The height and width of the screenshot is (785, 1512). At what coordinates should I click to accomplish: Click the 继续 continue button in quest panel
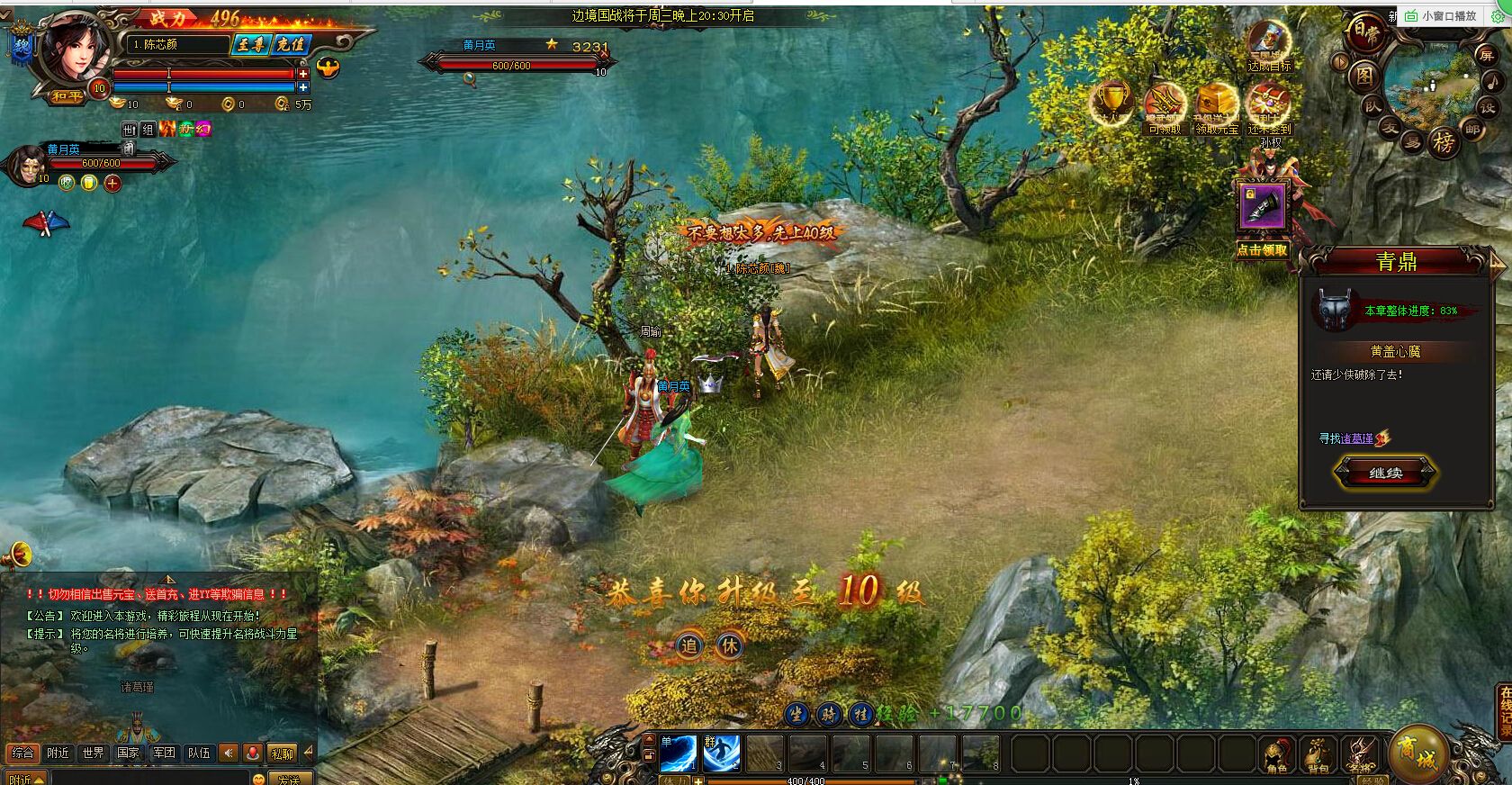click(1385, 473)
